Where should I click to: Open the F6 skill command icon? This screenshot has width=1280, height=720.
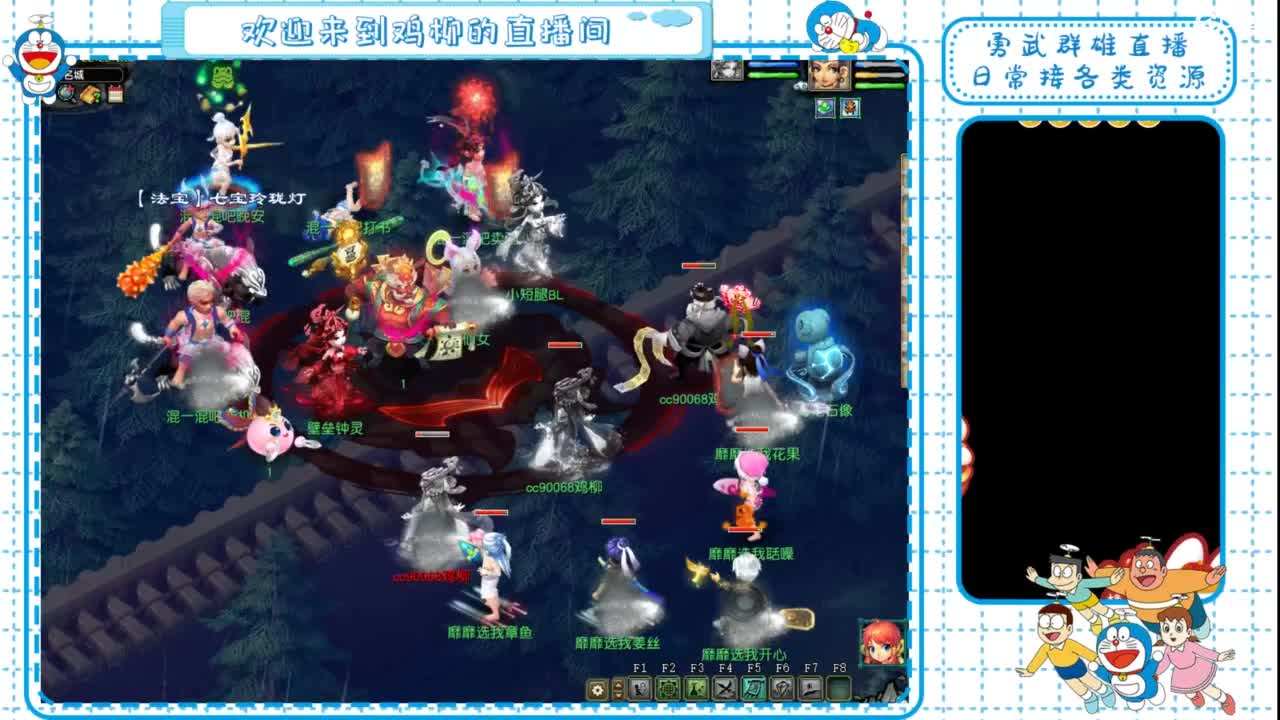click(780, 688)
